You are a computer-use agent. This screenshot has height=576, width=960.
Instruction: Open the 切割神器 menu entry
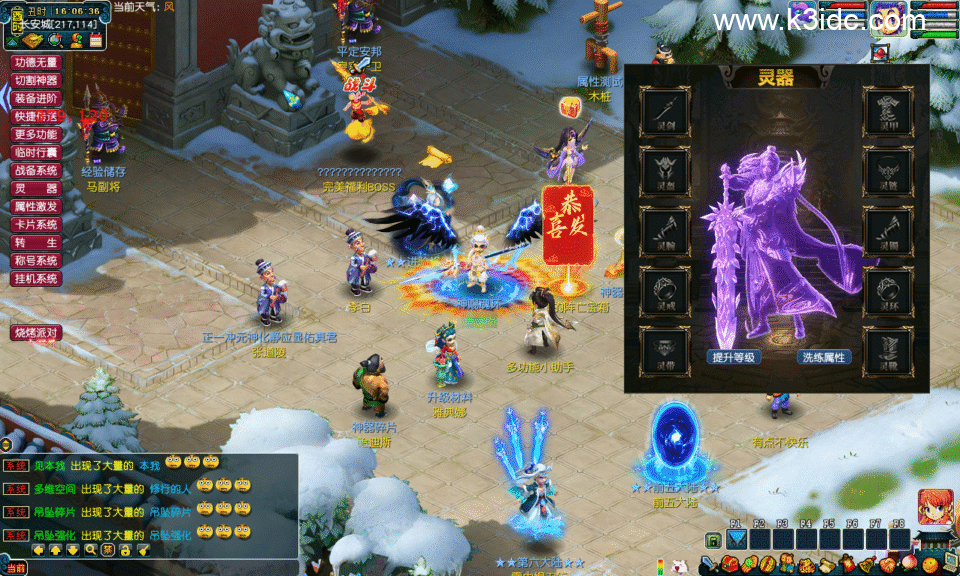coord(37,80)
